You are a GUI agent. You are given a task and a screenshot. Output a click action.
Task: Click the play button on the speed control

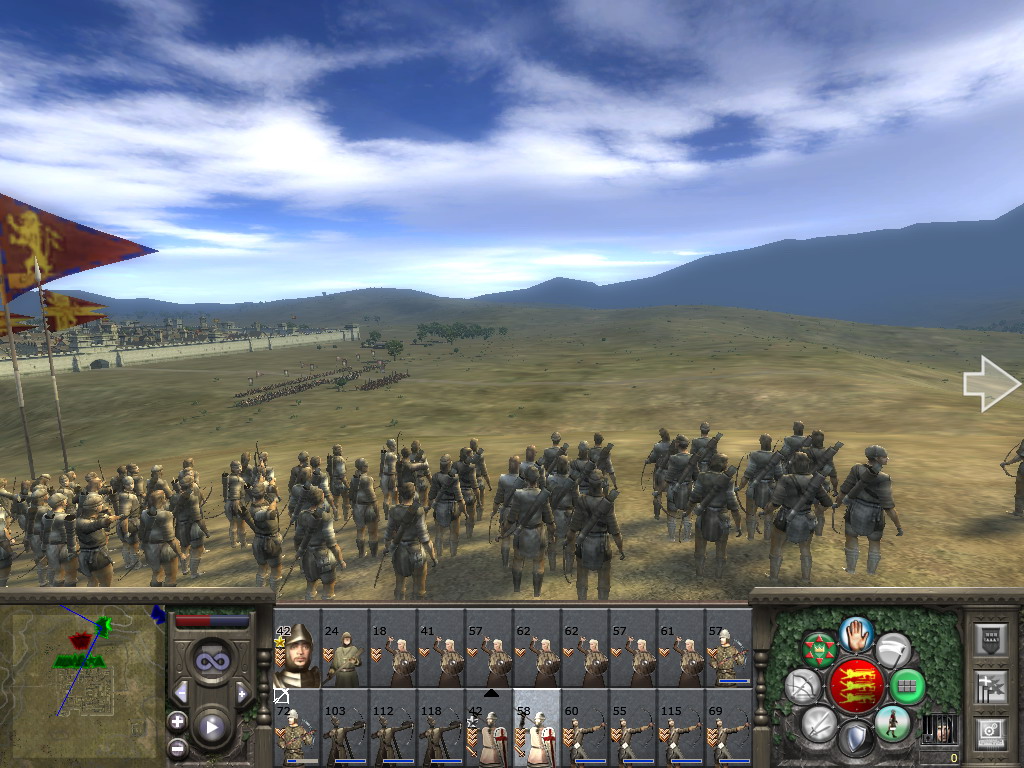pyautogui.click(x=211, y=727)
